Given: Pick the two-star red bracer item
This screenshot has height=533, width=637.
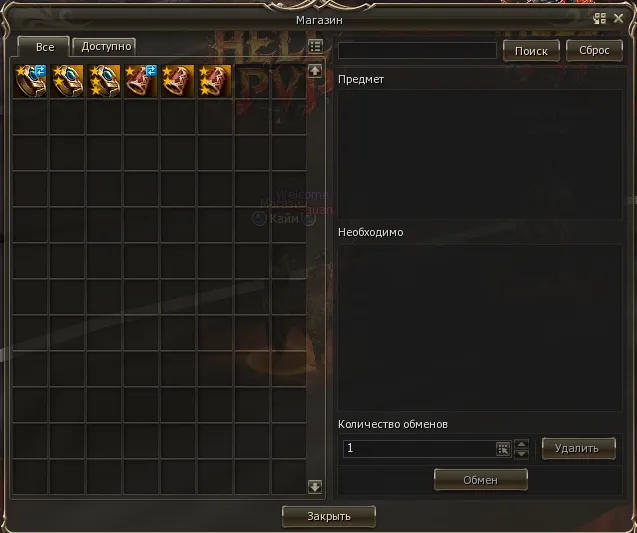Looking at the screenshot, I should (178, 81).
